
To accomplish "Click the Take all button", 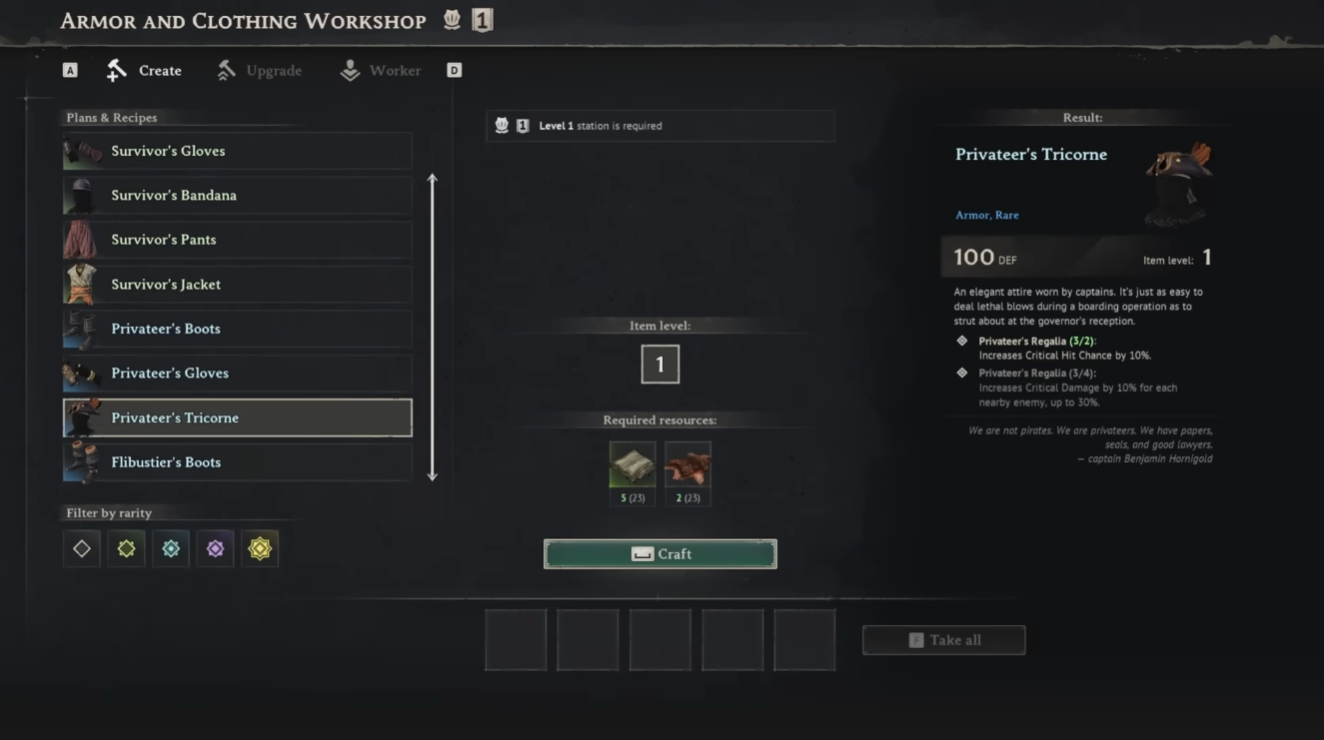I will coord(943,640).
